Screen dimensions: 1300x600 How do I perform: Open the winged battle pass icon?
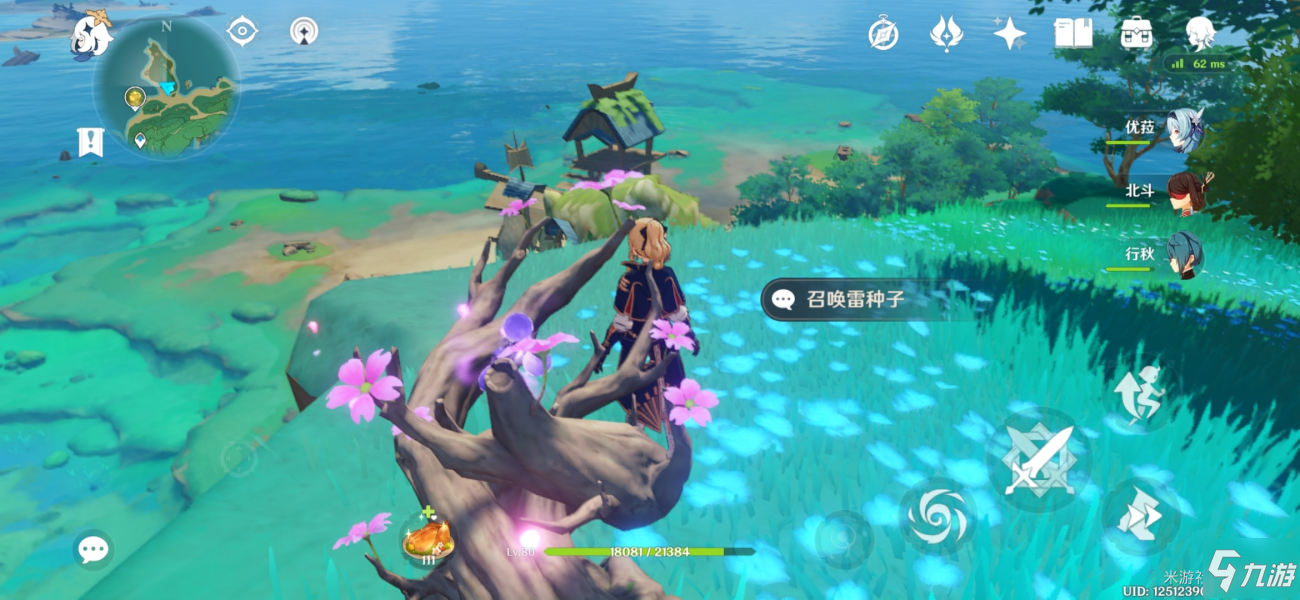pos(946,34)
